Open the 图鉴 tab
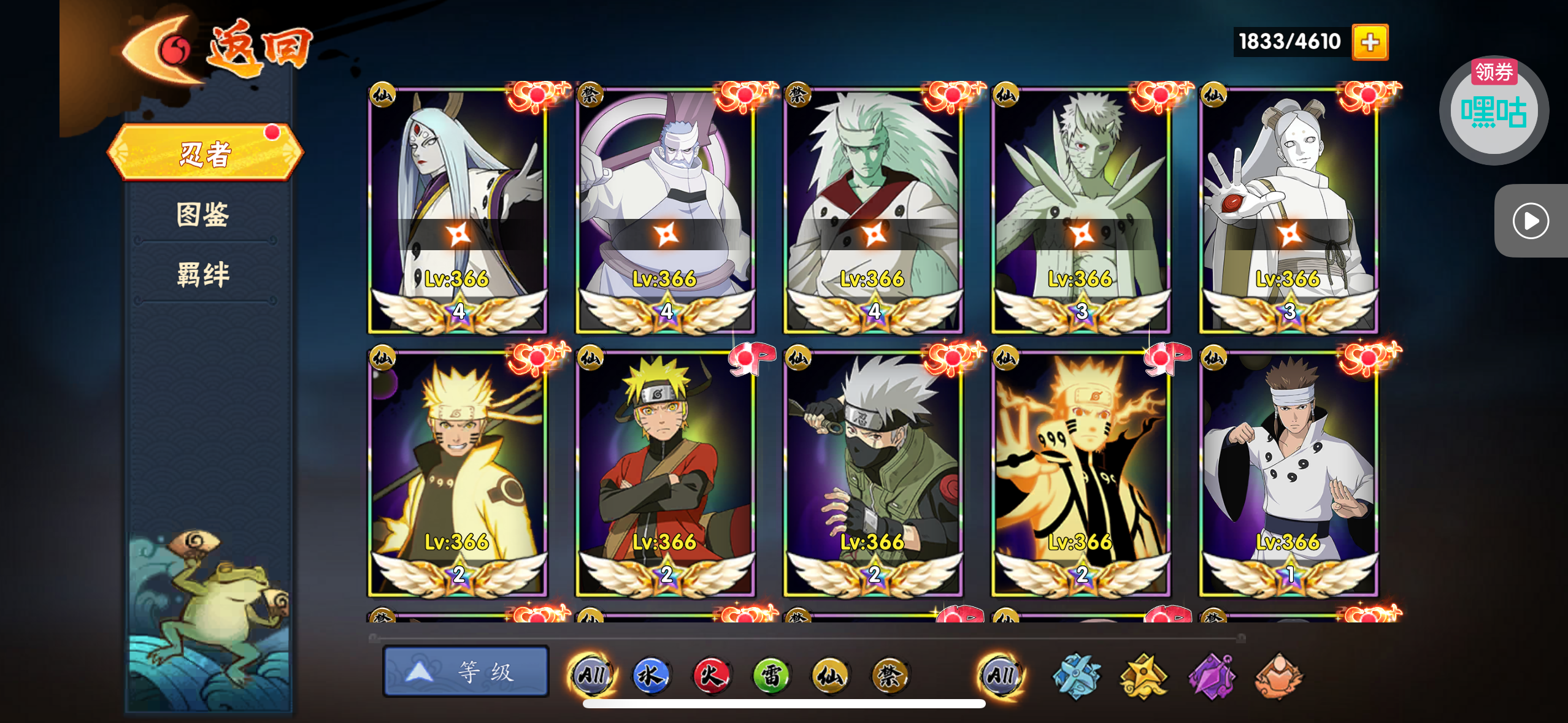 pyautogui.click(x=203, y=214)
